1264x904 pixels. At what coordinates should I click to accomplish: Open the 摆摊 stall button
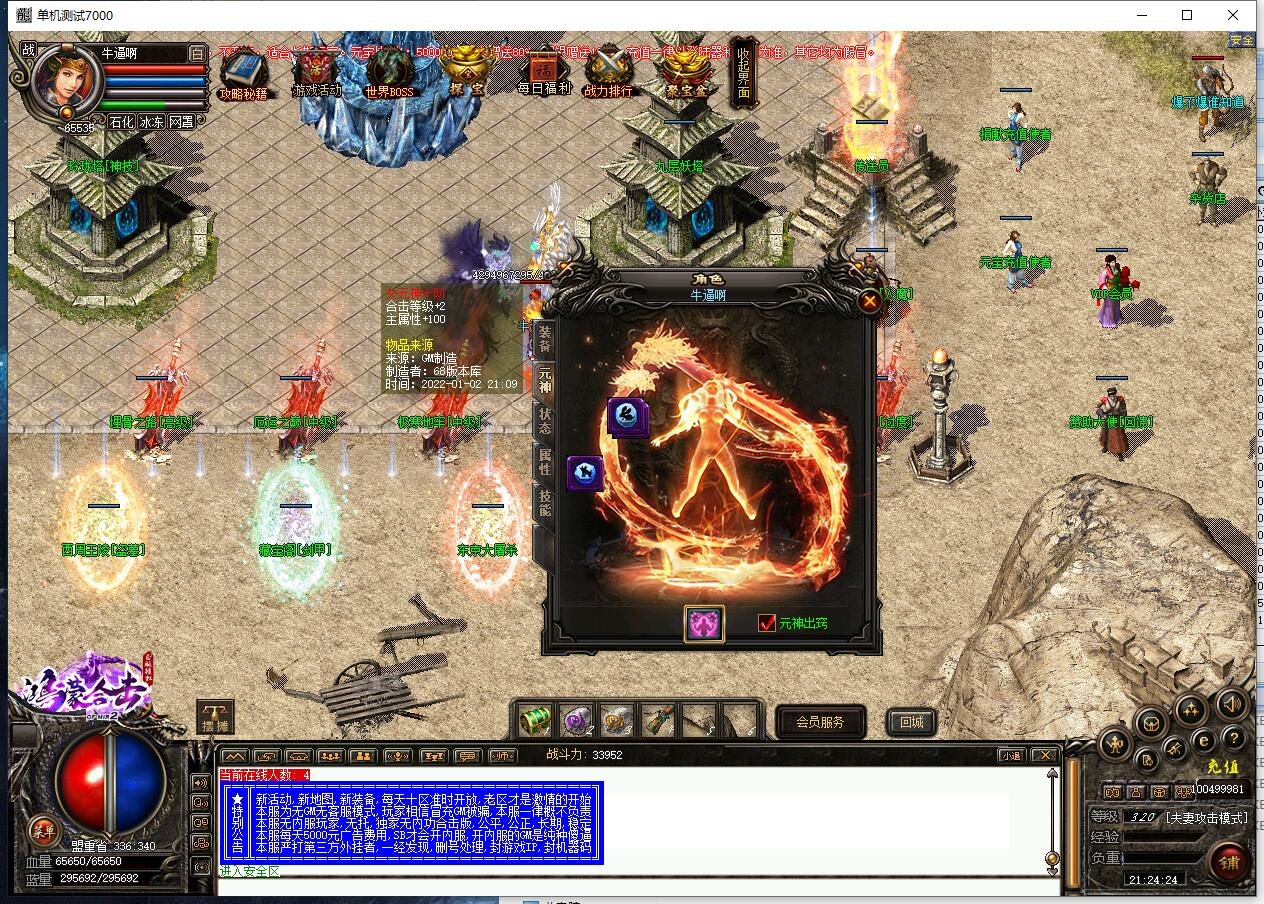(215, 715)
